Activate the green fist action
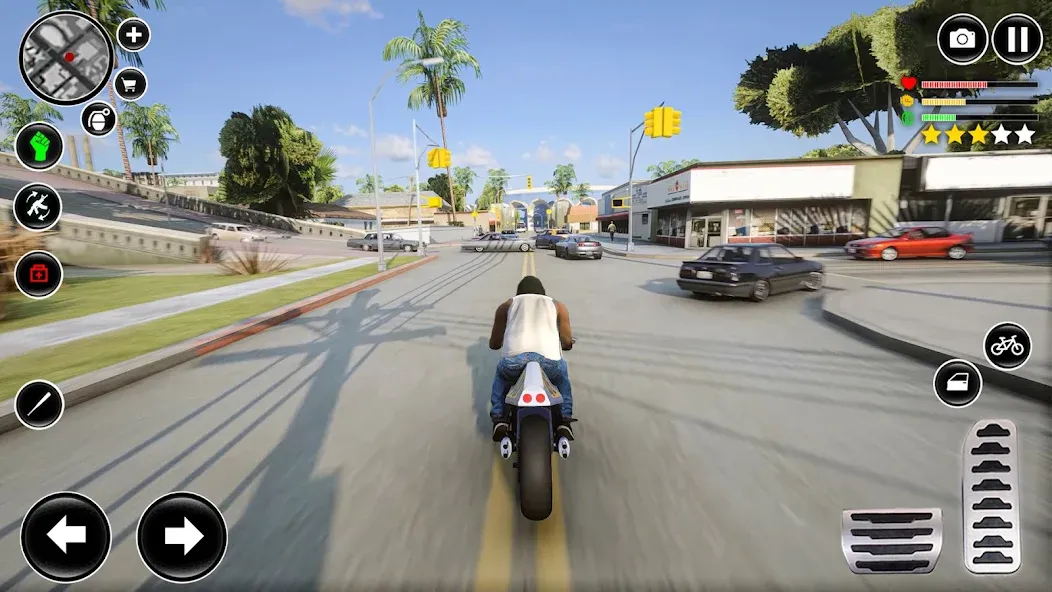 click(x=39, y=146)
